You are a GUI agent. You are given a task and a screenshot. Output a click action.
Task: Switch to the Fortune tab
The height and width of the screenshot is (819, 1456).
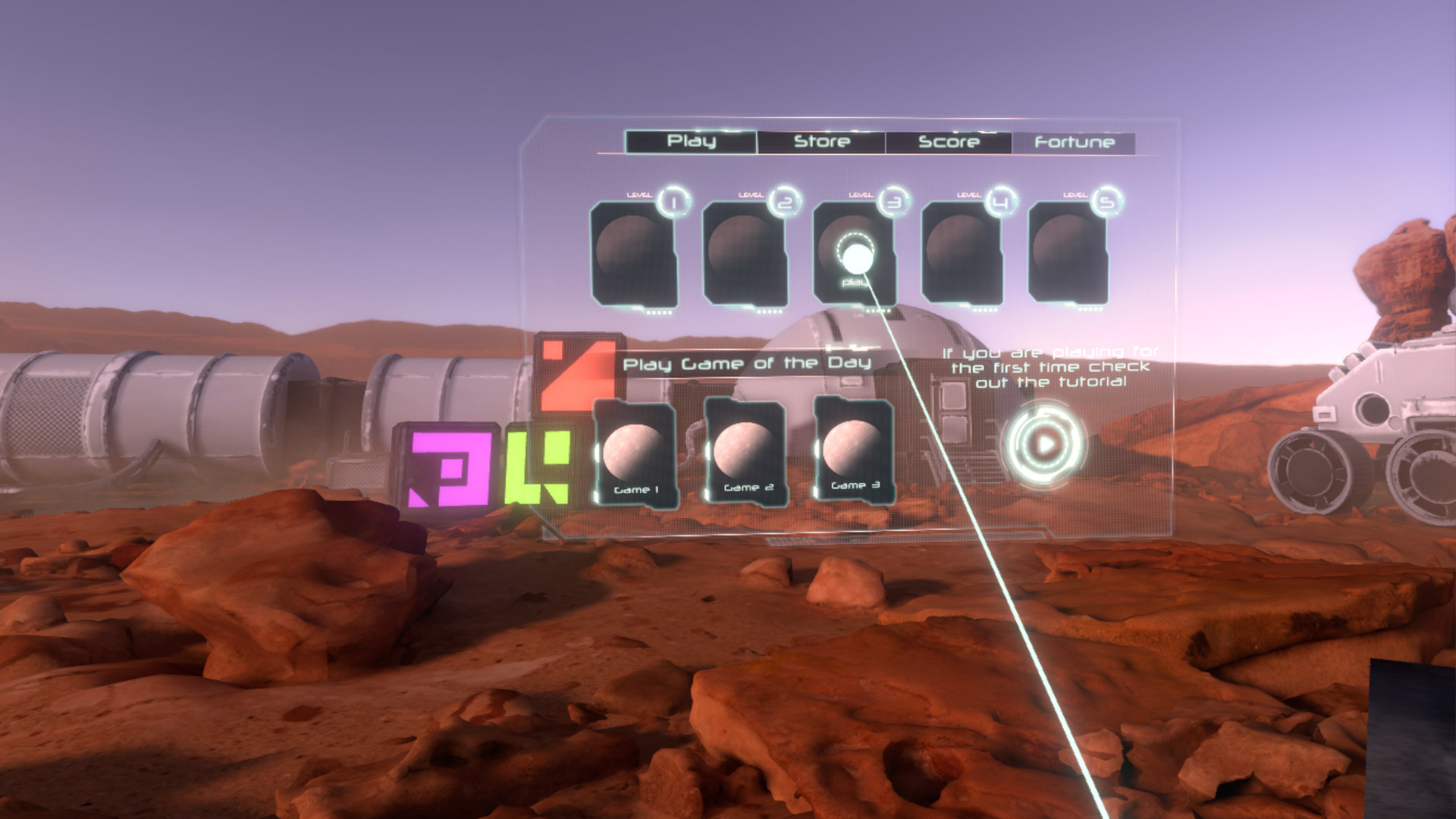[1074, 143]
